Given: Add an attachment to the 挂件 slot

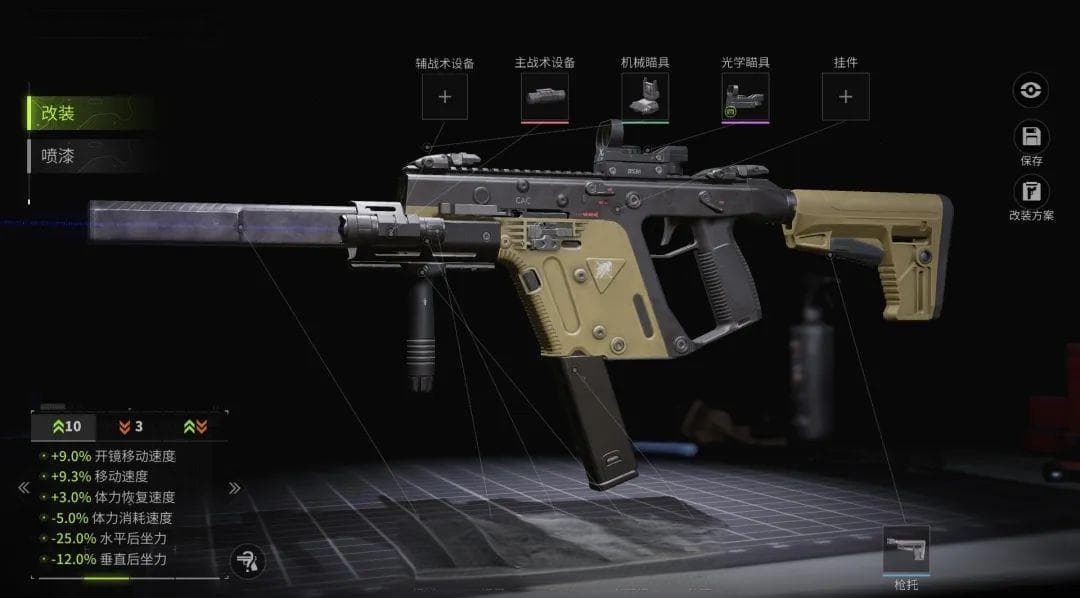Looking at the screenshot, I should point(845,96).
